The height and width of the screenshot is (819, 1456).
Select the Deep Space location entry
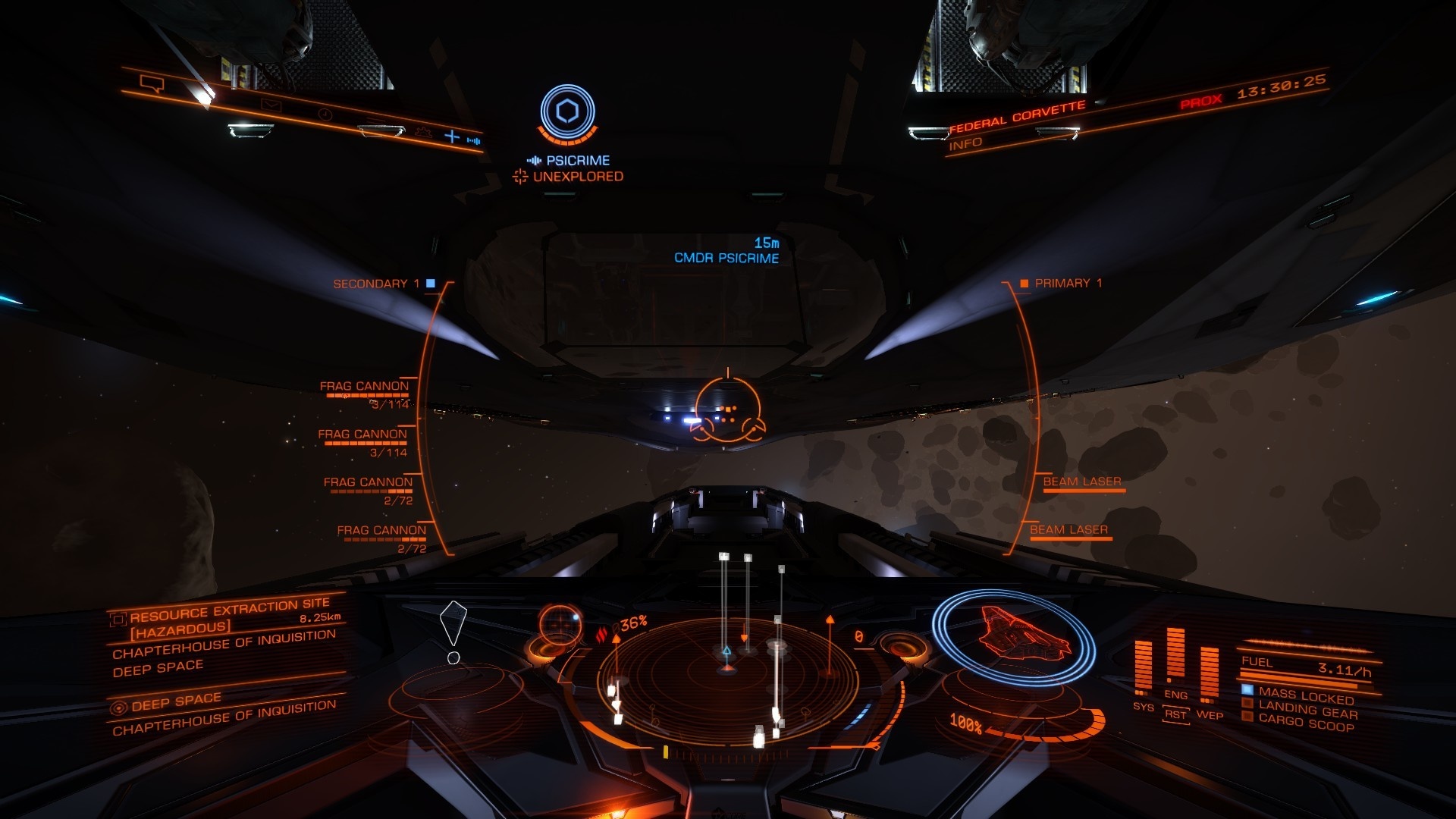(176, 702)
